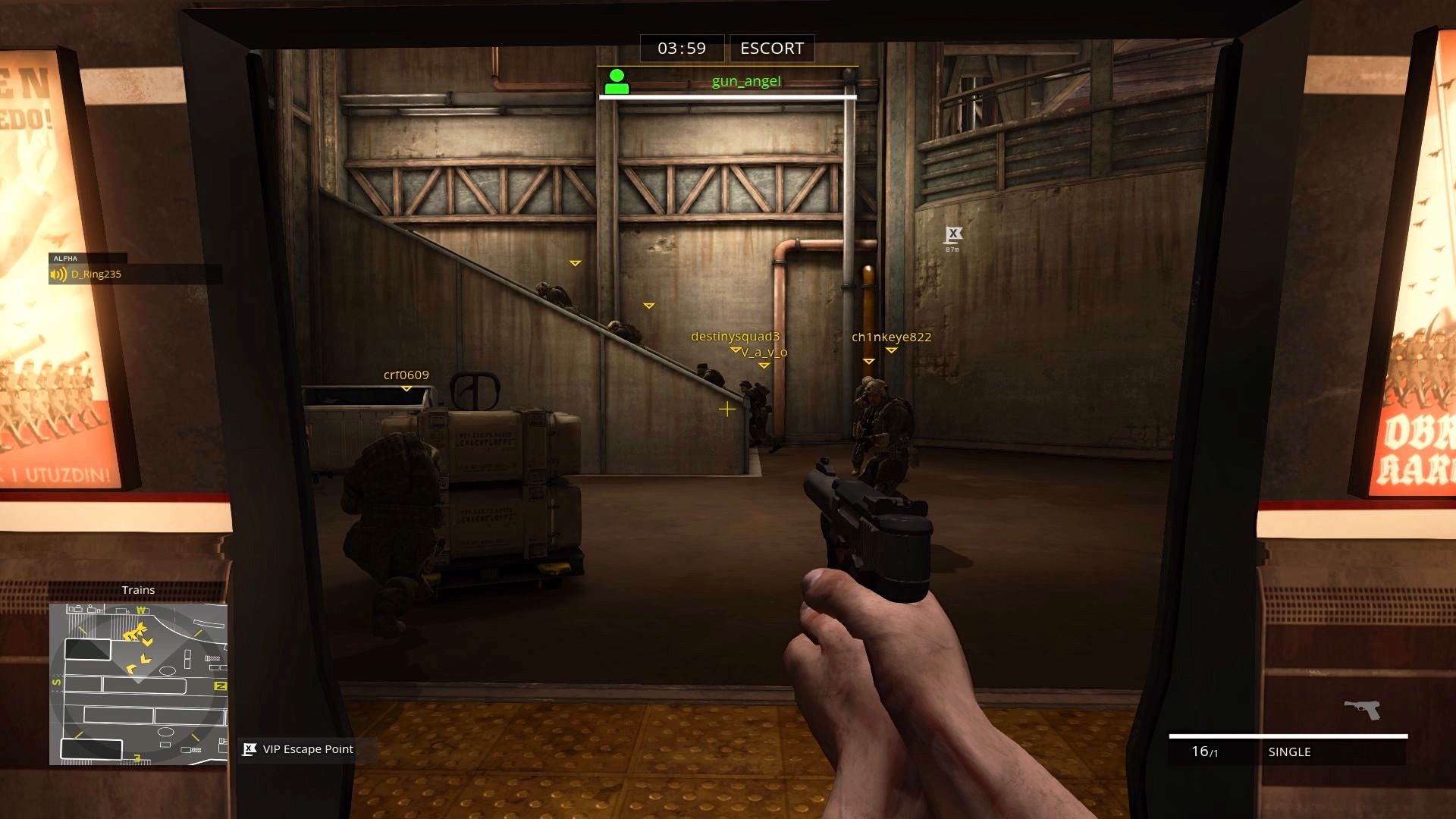Click the 03:59 round timer
The height and width of the screenshot is (819, 1456).
(x=680, y=48)
